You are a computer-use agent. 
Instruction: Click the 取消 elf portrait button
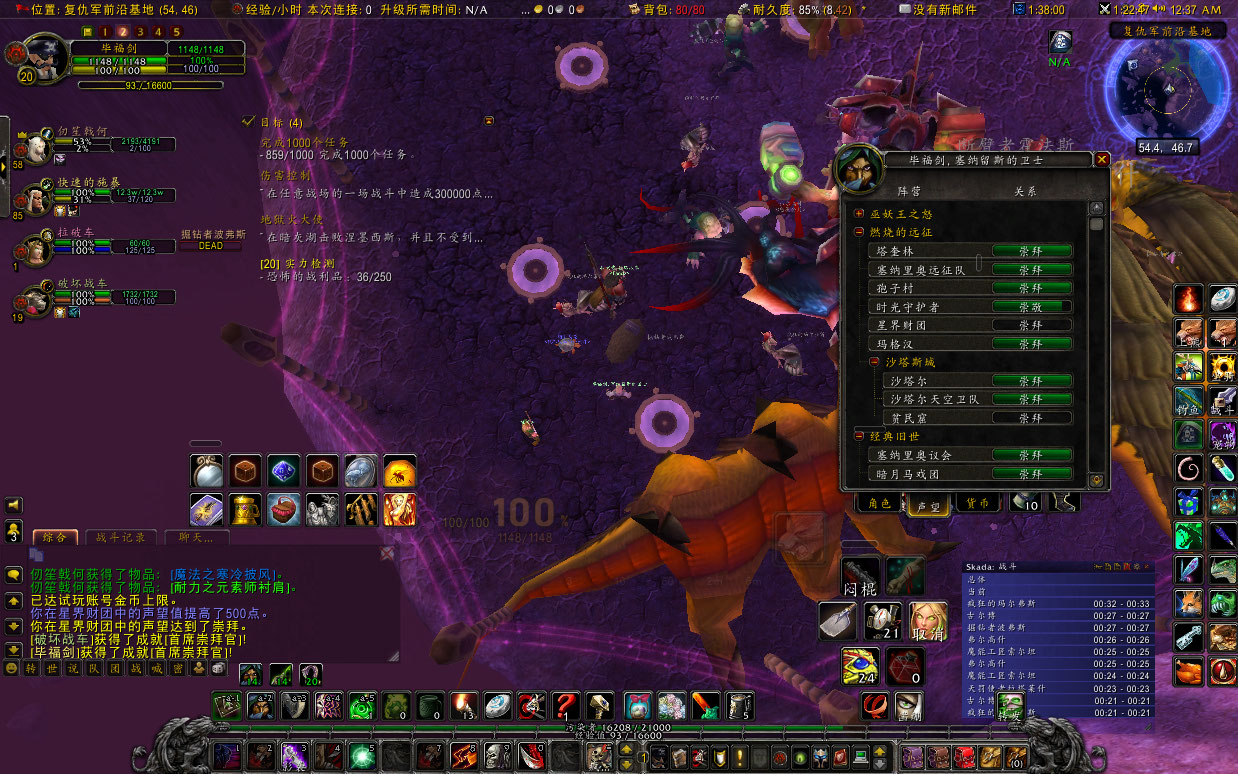point(929,622)
